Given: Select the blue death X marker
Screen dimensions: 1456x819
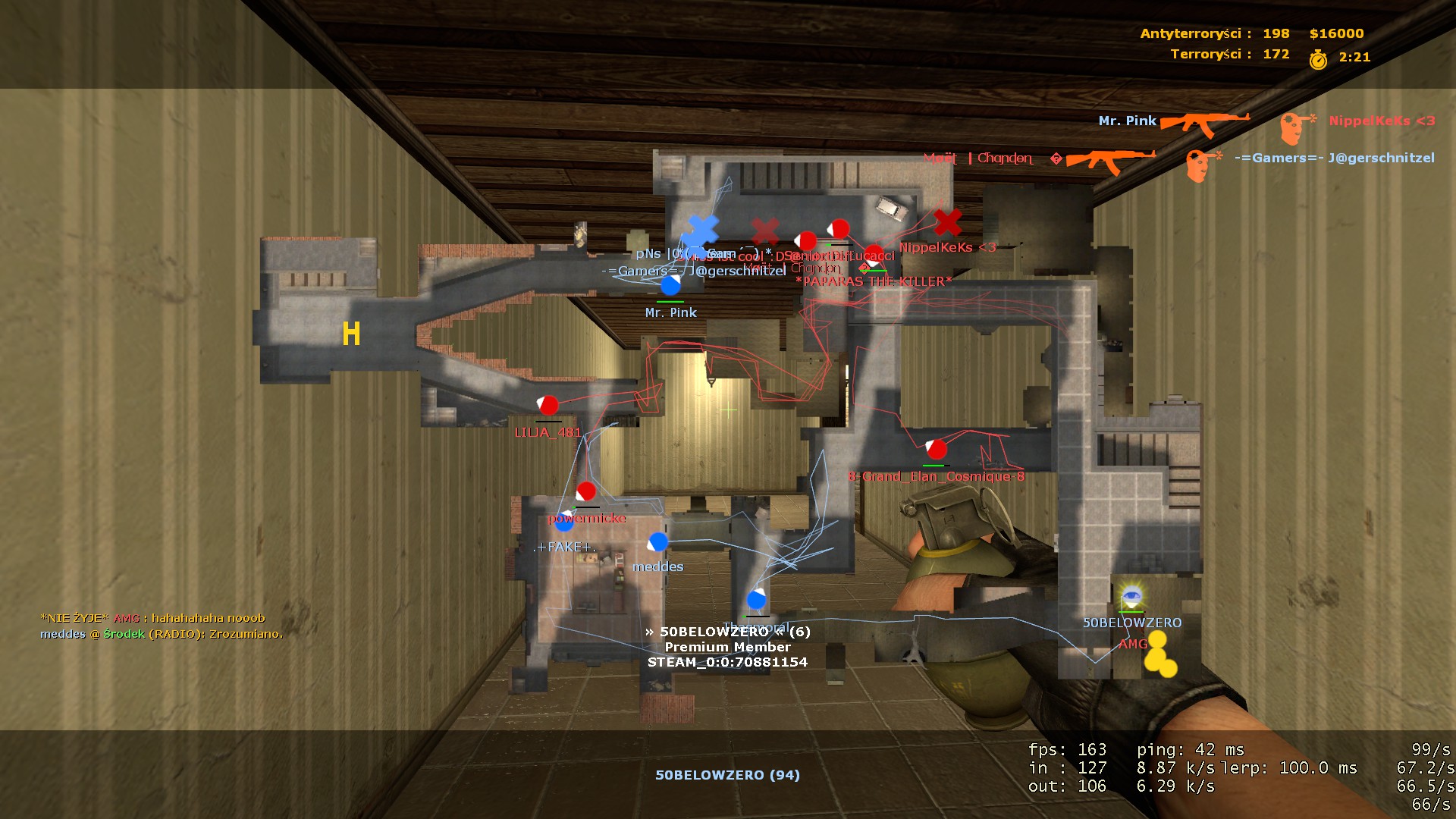Looking at the screenshot, I should [702, 230].
